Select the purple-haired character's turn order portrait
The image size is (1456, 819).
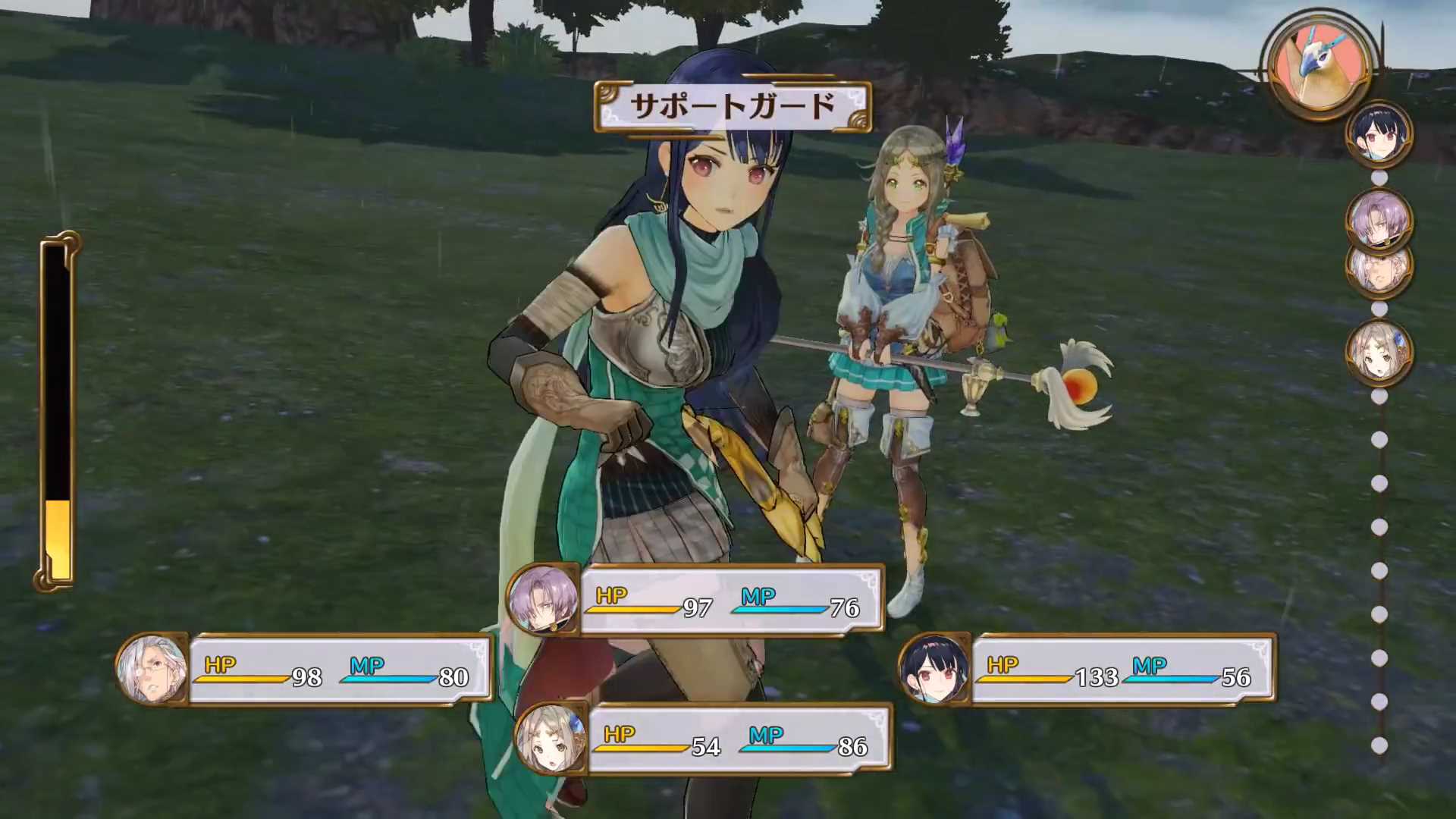[x=1379, y=218]
